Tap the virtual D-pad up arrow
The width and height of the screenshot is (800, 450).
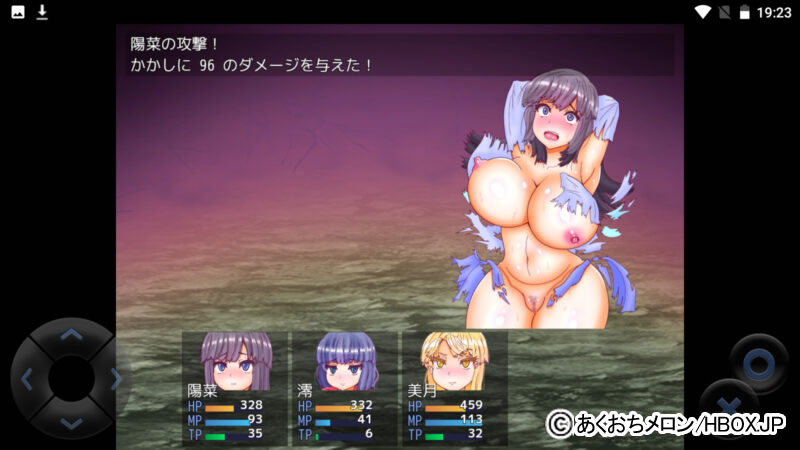point(70,335)
